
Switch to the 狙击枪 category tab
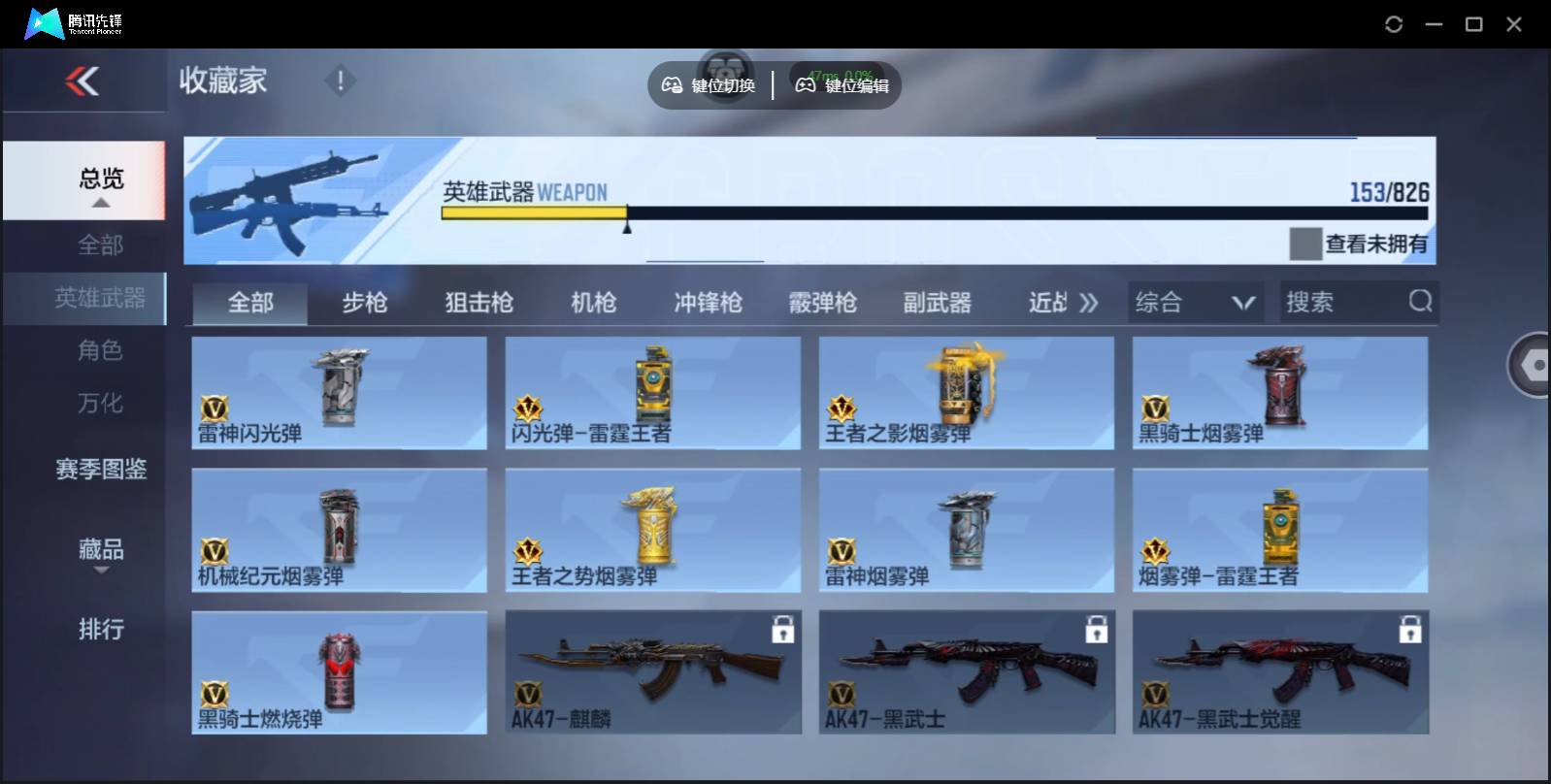point(480,302)
